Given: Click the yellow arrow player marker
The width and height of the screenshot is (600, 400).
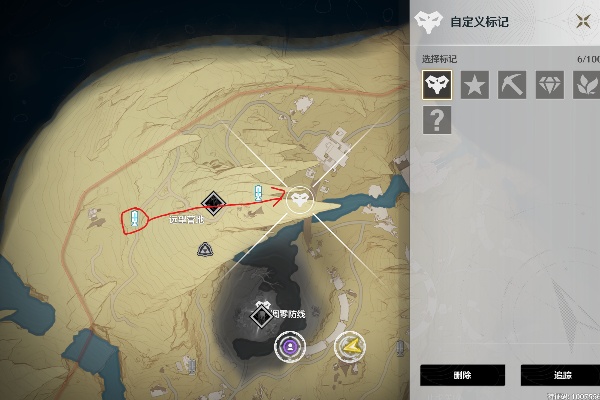Looking at the screenshot, I should pyautogui.click(x=350, y=347).
